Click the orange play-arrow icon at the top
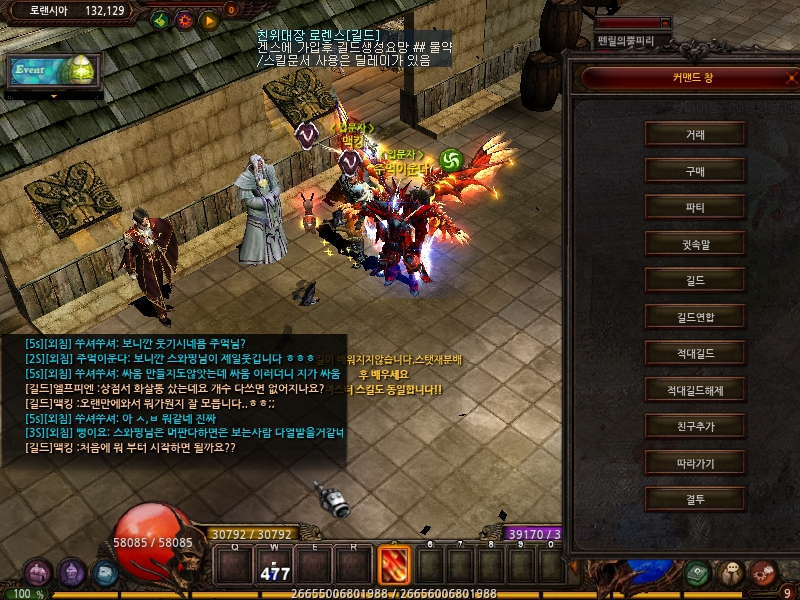 click(x=209, y=19)
